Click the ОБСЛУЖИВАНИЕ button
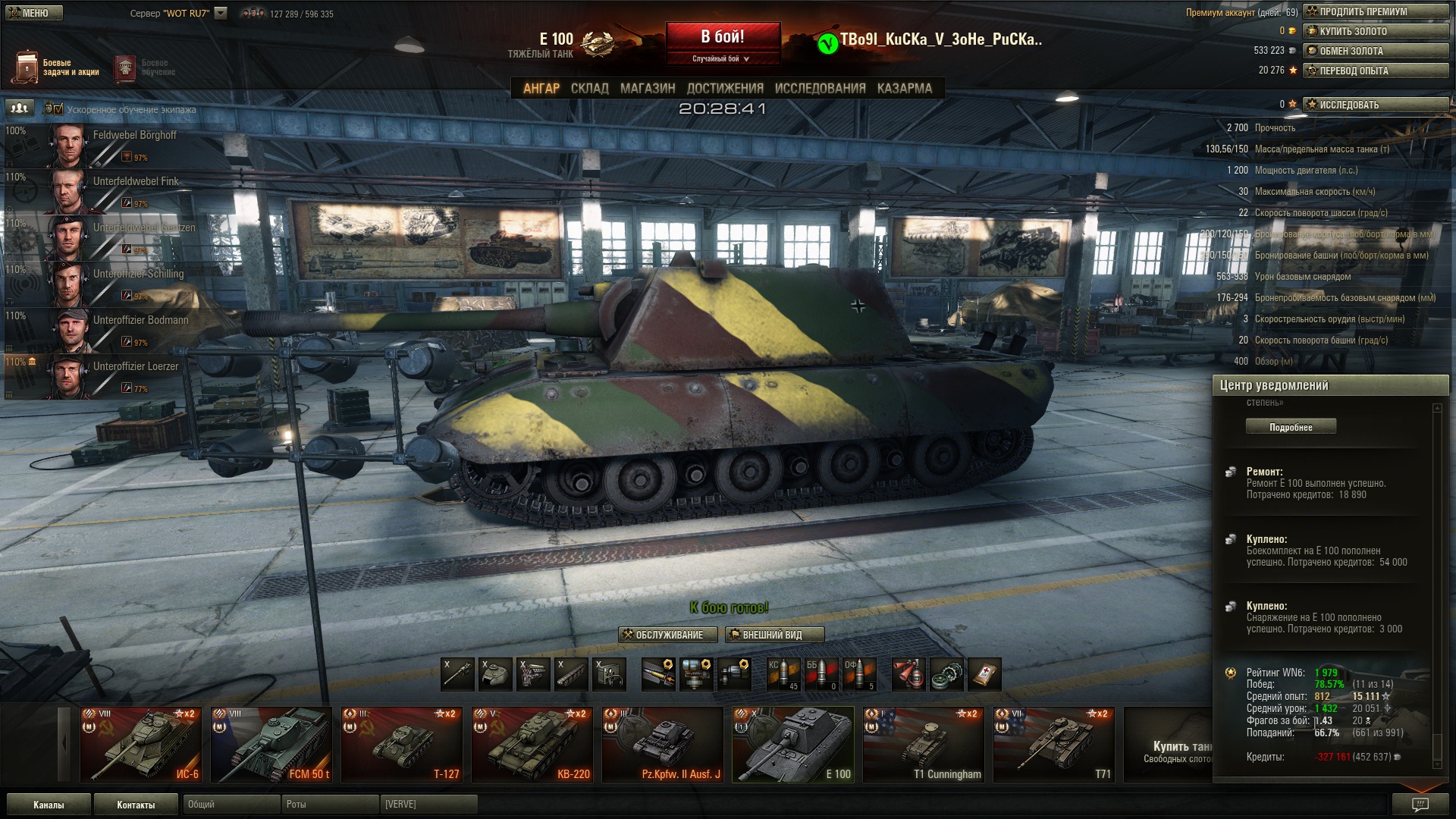 [x=668, y=635]
